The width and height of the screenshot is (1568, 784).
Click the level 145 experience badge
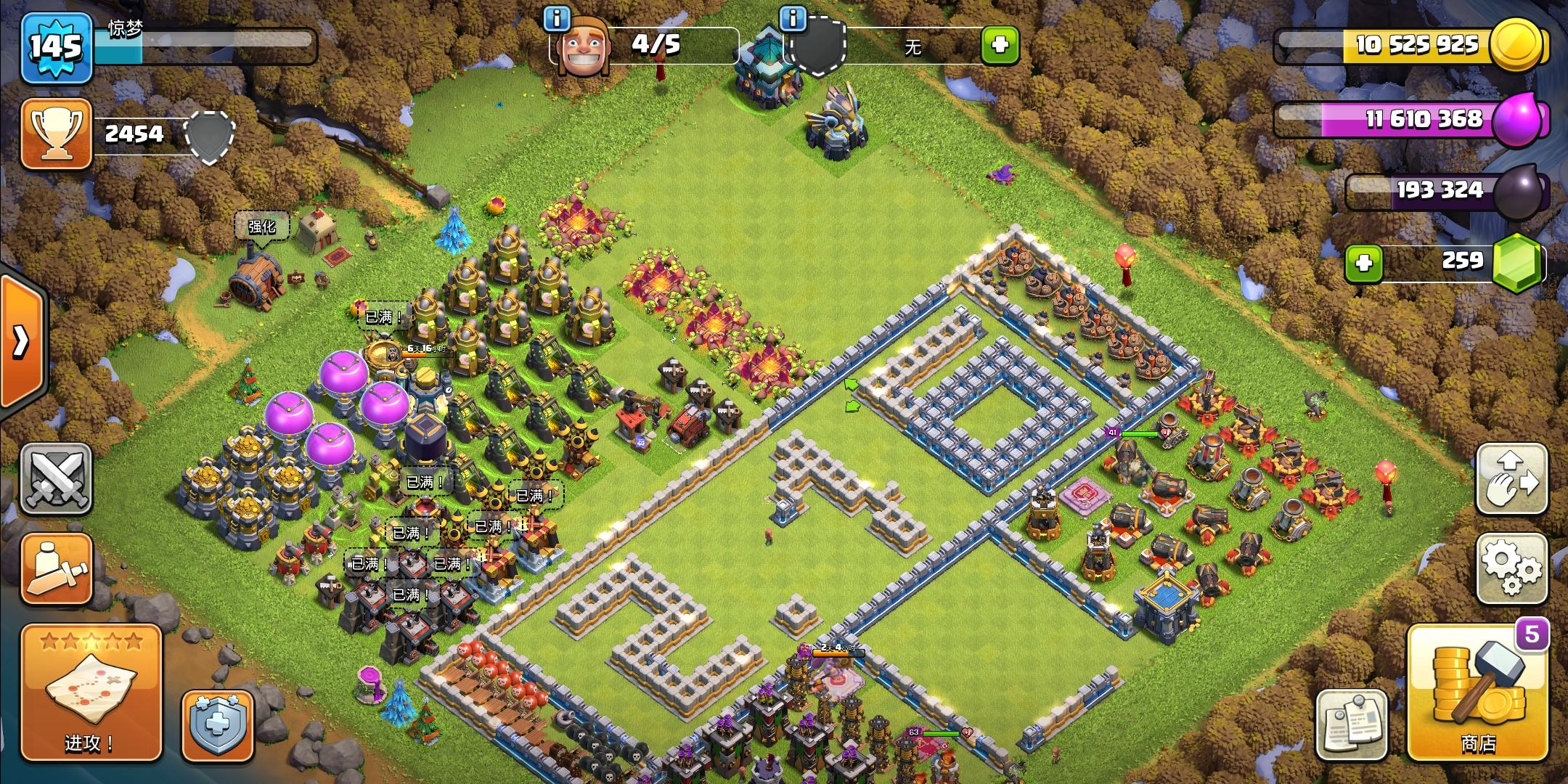click(55, 47)
